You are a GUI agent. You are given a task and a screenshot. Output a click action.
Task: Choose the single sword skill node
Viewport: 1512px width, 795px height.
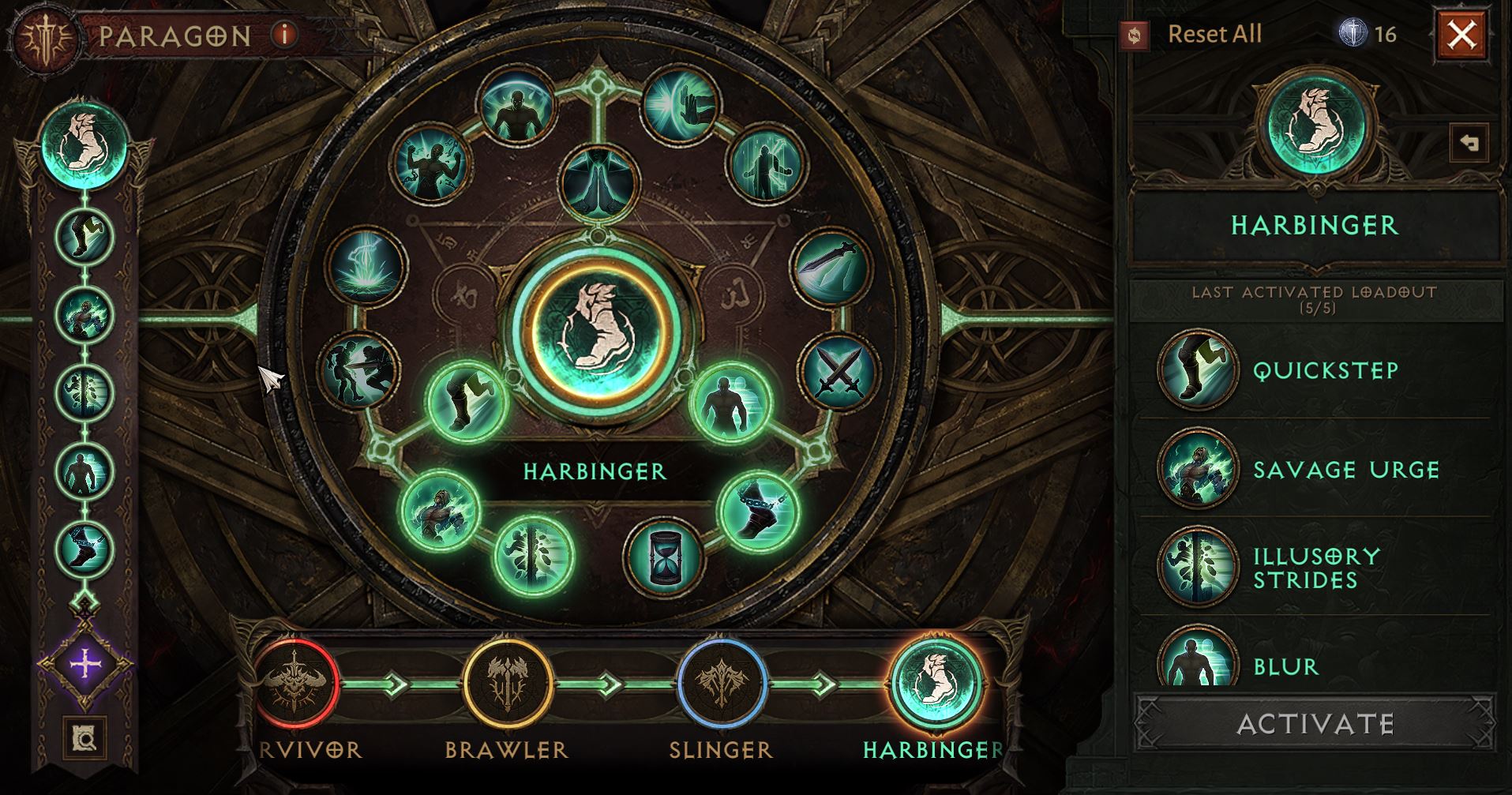point(830,266)
